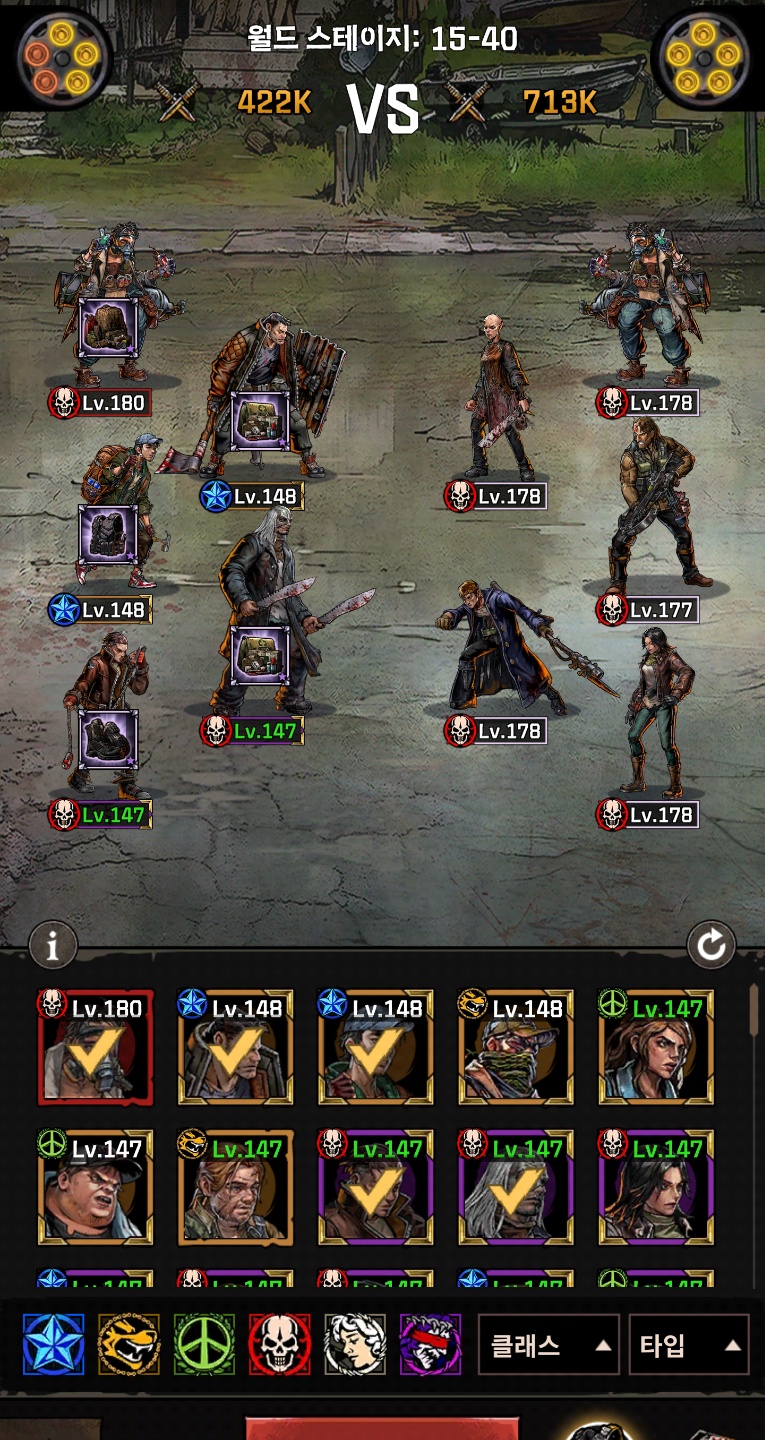
Task: Filter heroes by green peace-sign faction
Action: (x=204, y=1344)
